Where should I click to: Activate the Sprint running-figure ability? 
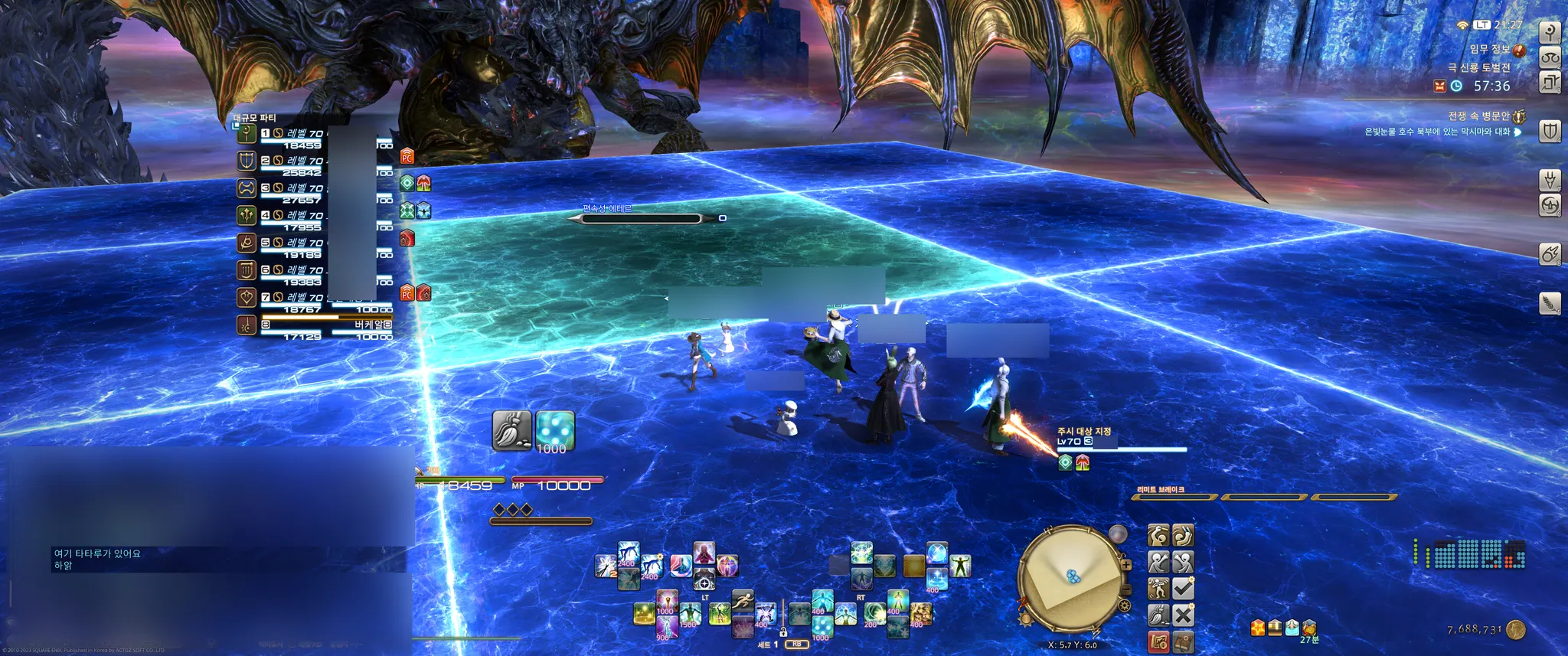[x=742, y=602]
